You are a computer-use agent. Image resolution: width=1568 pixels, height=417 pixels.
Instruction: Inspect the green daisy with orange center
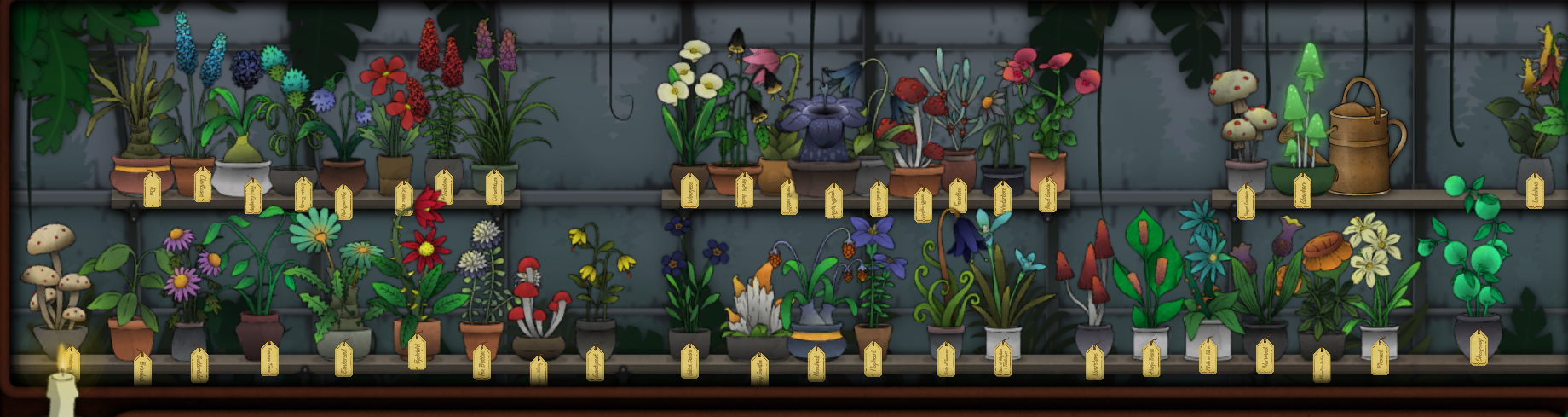tap(317, 230)
